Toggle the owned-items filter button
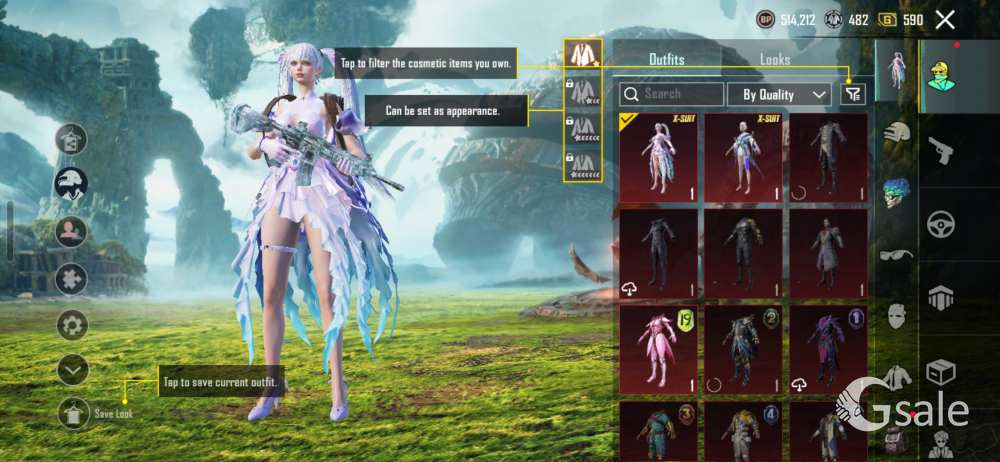This screenshot has height=462, width=1000. pos(852,94)
